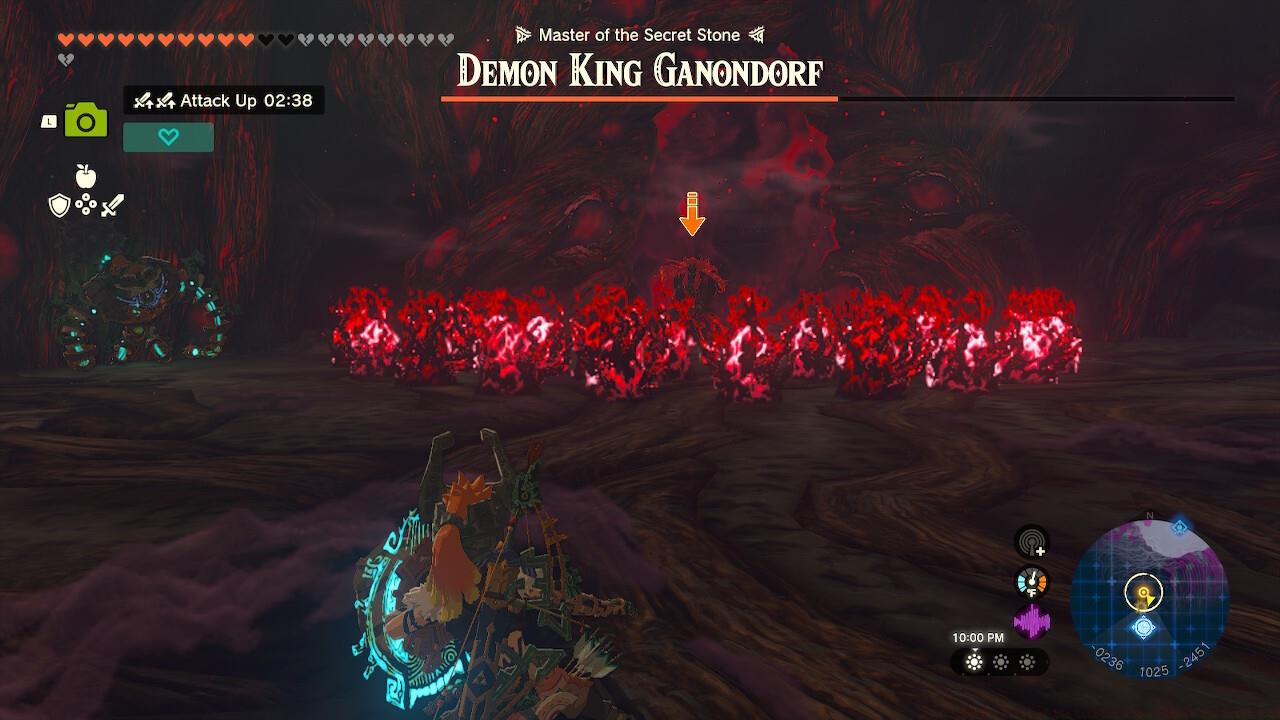
Task: Click the temperature gauge indicator
Action: click(x=1034, y=581)
